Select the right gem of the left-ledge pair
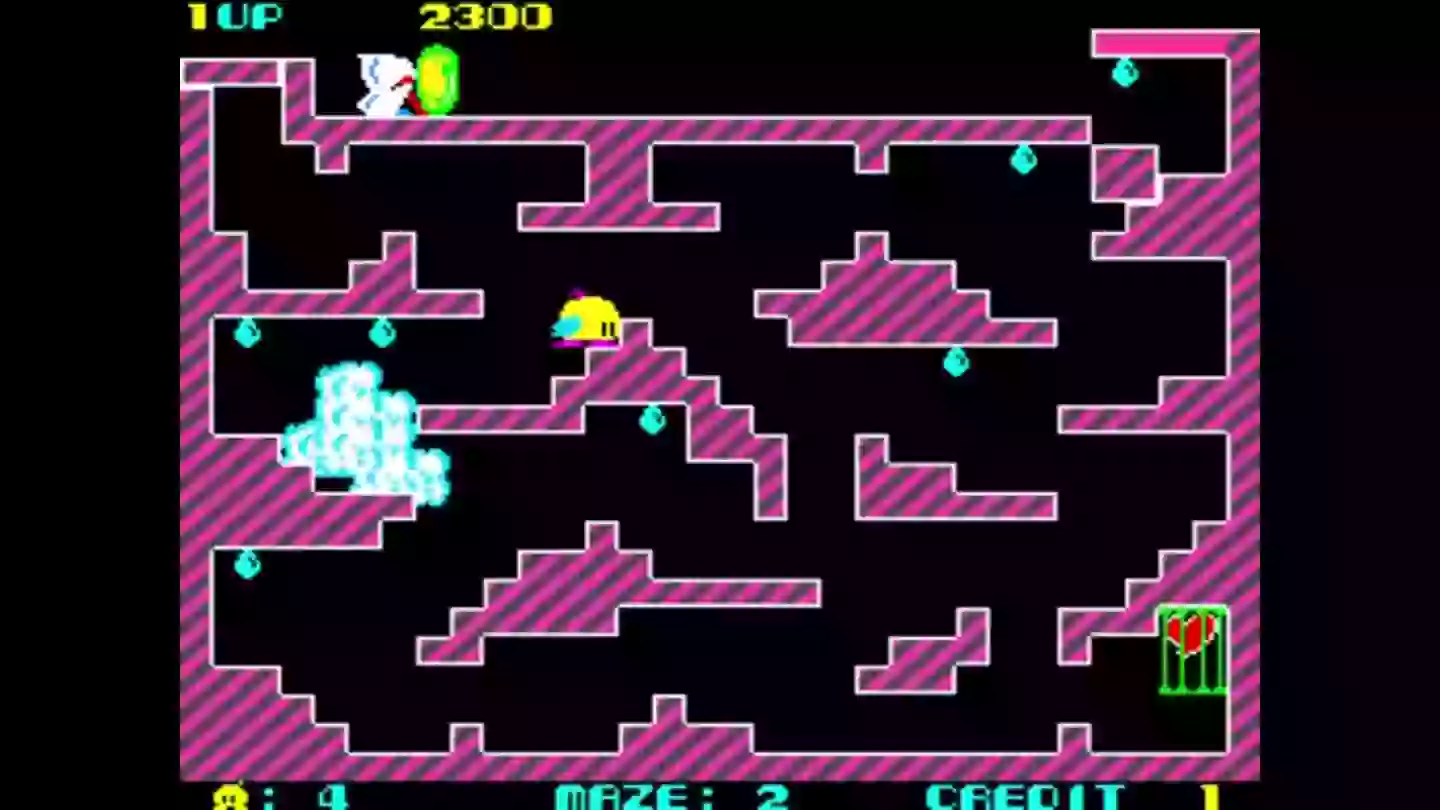Screen dimensions: 1440x810 coord(381,333)
